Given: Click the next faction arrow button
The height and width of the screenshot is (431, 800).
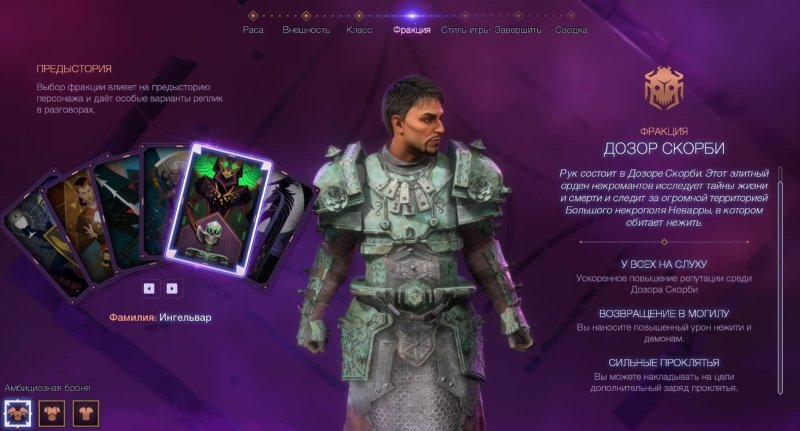Looking at the screenshot, I should click(172, 288).
